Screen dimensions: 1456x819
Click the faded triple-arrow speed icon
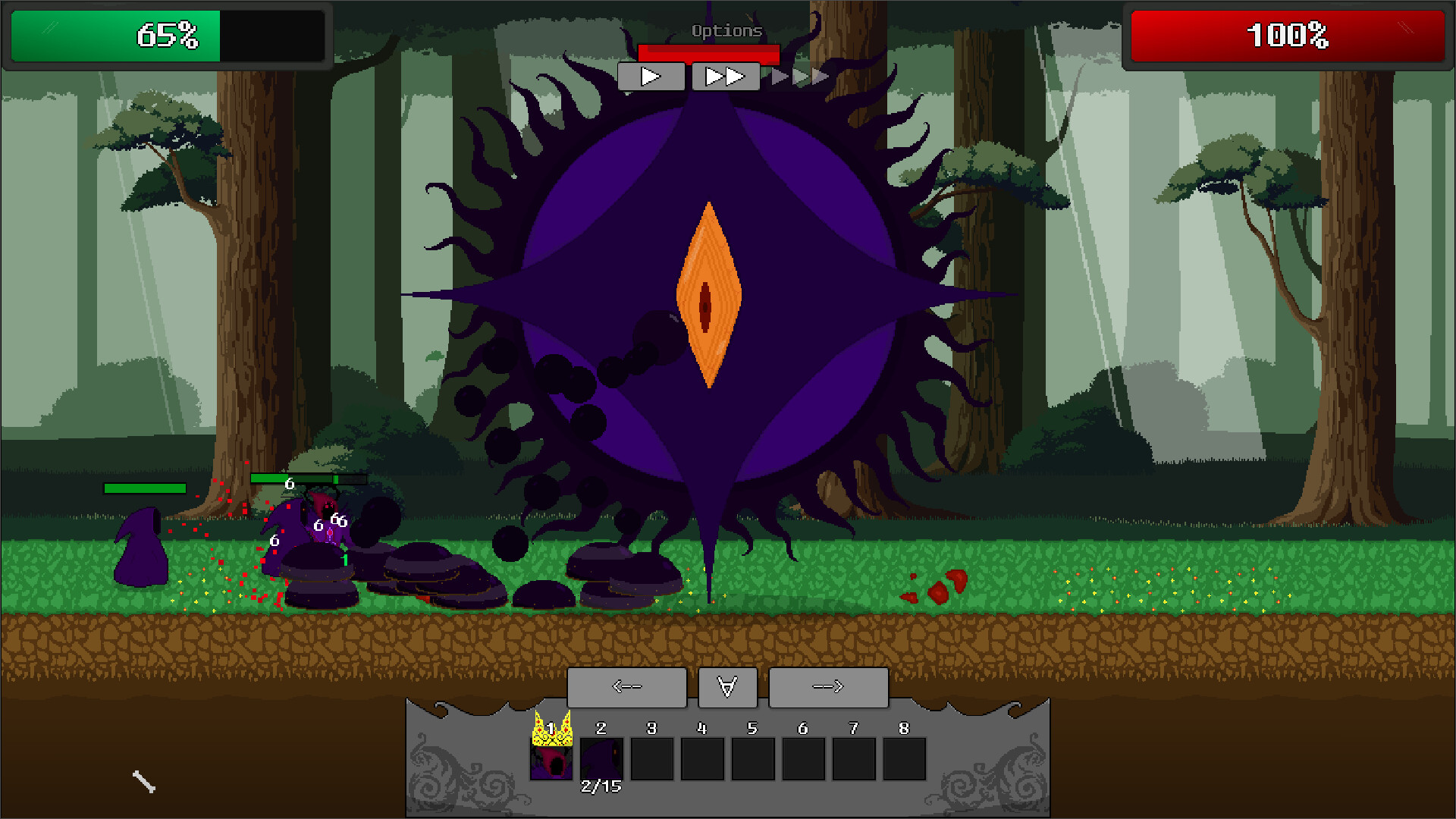tap(799, 75)
